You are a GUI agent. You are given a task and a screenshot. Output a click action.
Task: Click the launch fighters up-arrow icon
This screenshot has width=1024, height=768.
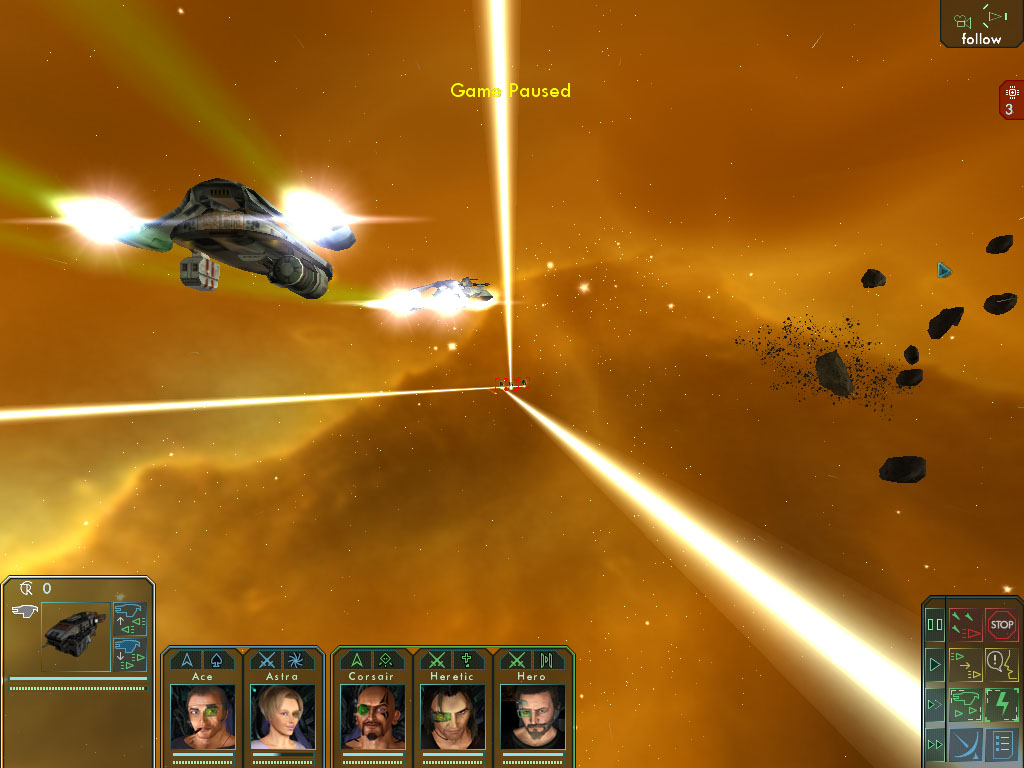[x=130, y=620]
